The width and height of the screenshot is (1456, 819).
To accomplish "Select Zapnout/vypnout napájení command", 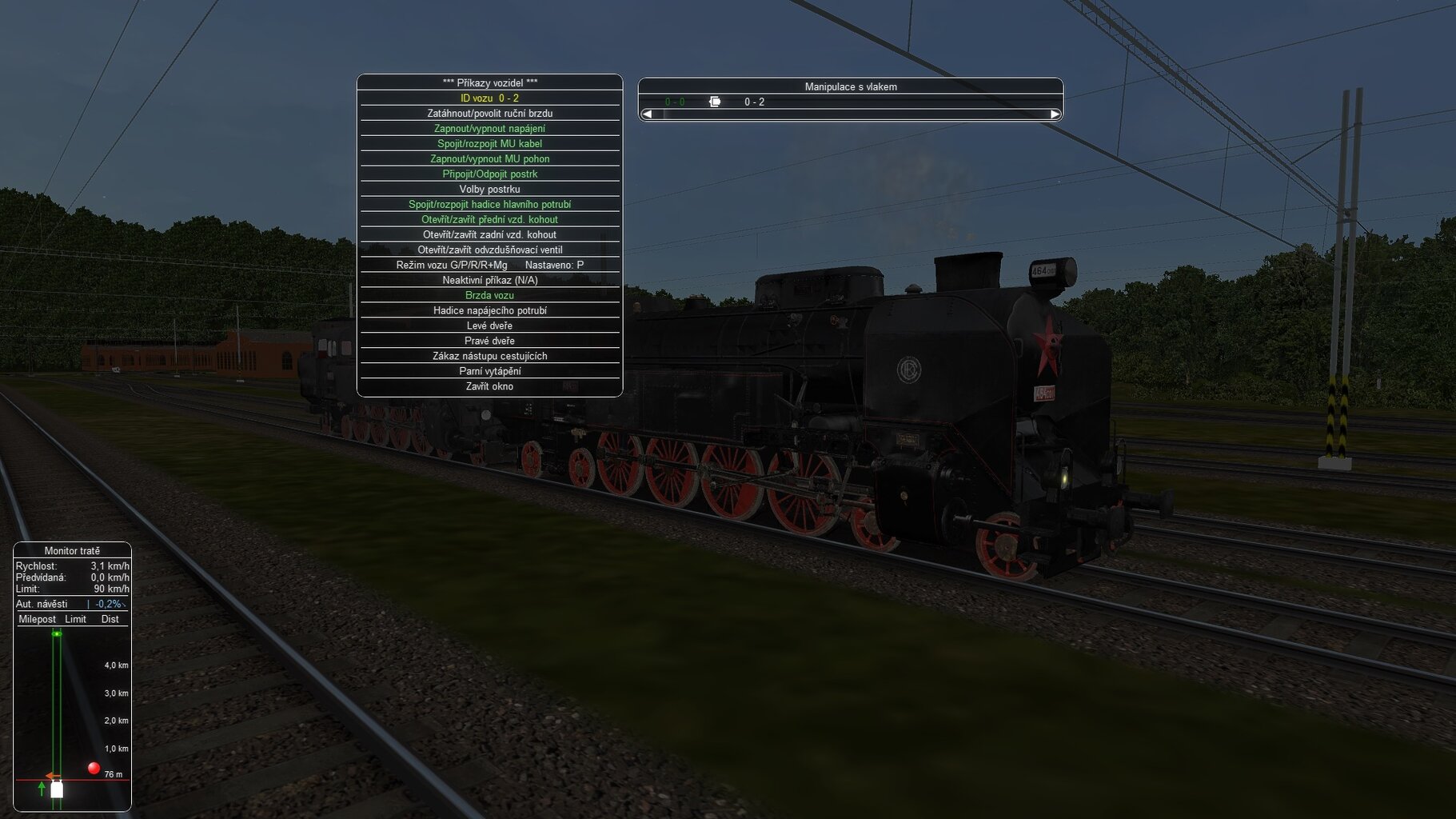I will pyautogui.click(x=489, y=129).
